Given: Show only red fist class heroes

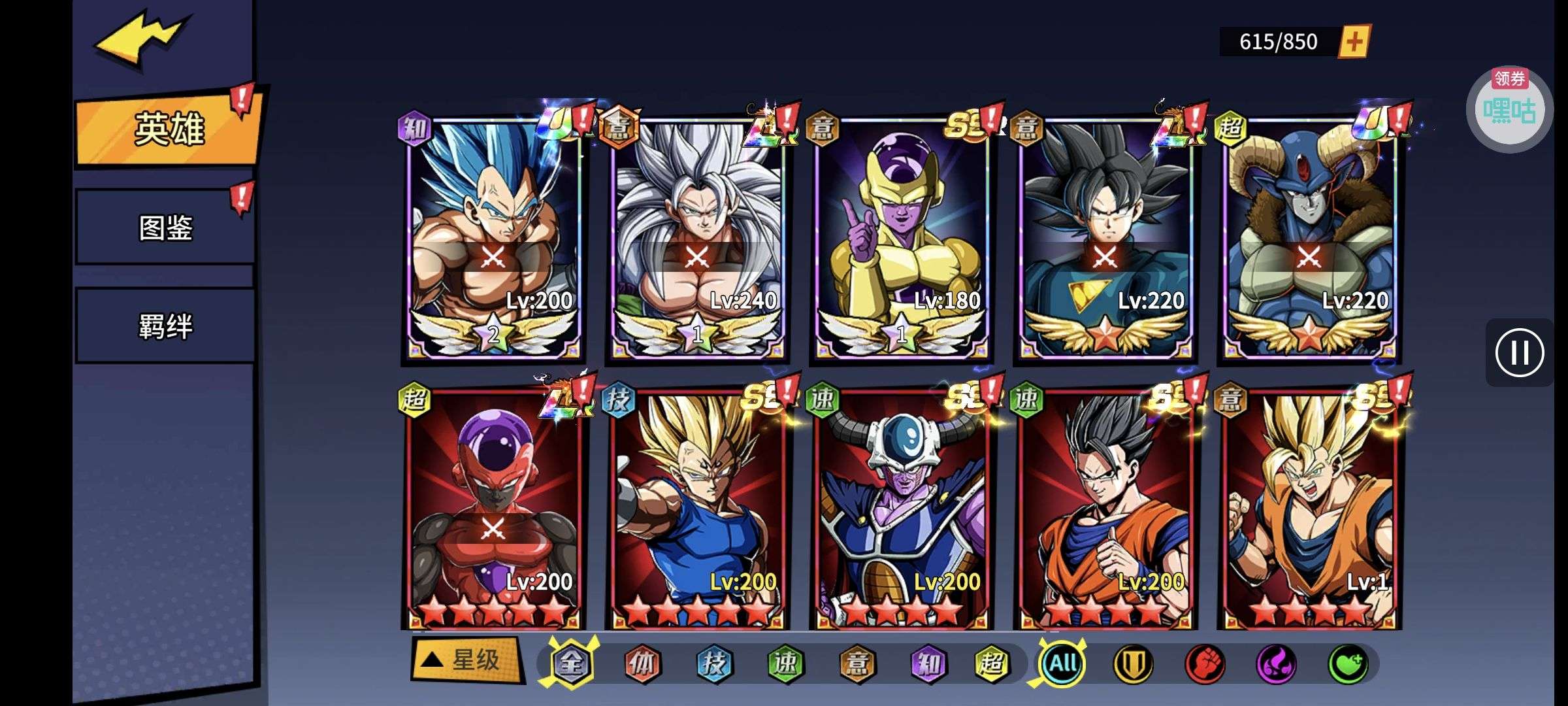Looking at the screenshot, I should pos(1204,664).
